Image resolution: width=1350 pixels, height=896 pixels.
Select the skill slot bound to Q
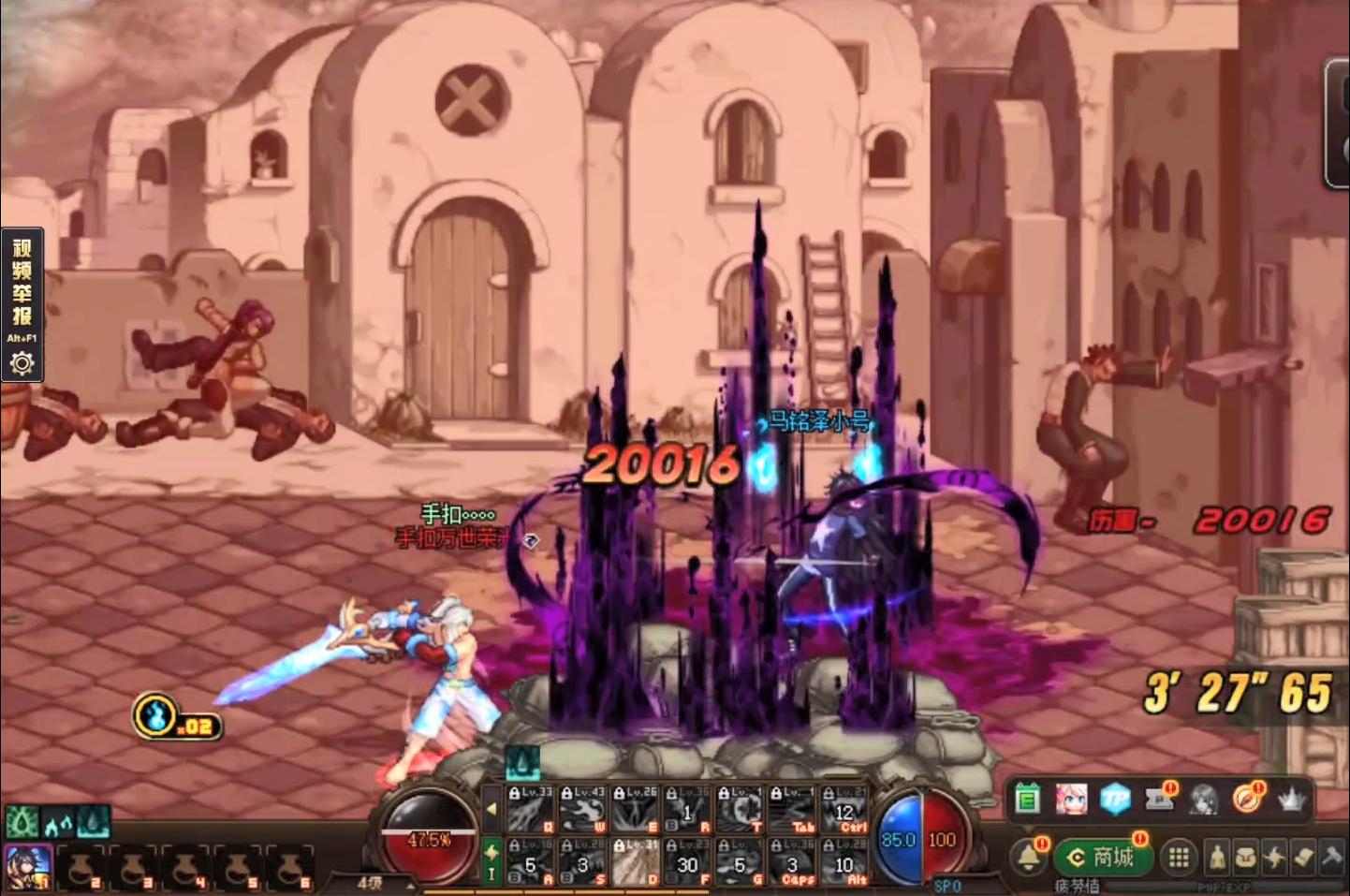[530, 810]
